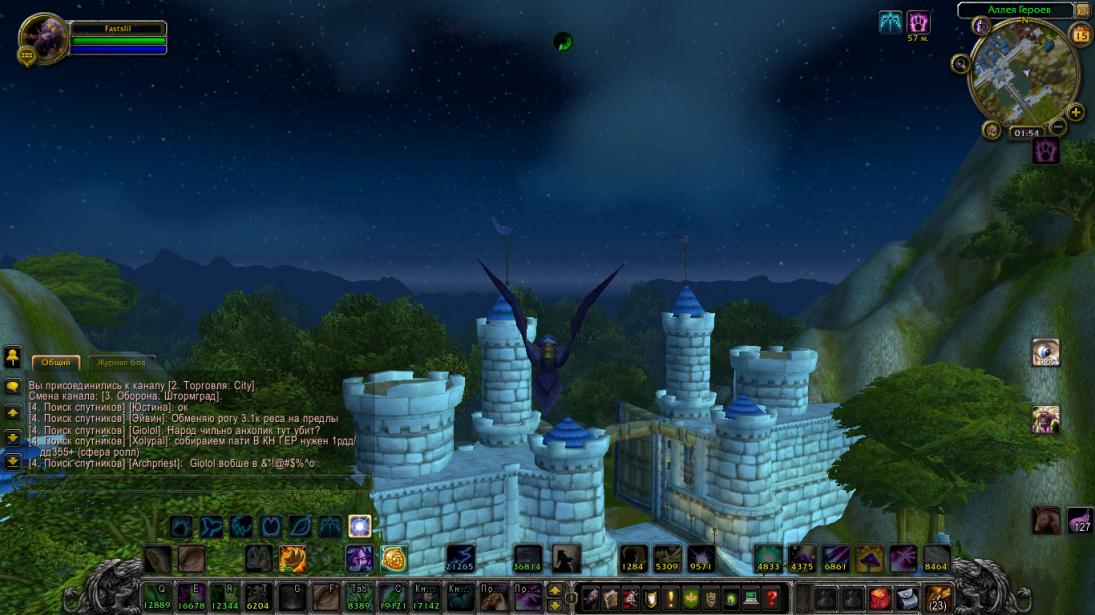The height and width of the screenshot is (615, 1095).
Task: Click the Fastslil player portrait
Action: [43, 38]
